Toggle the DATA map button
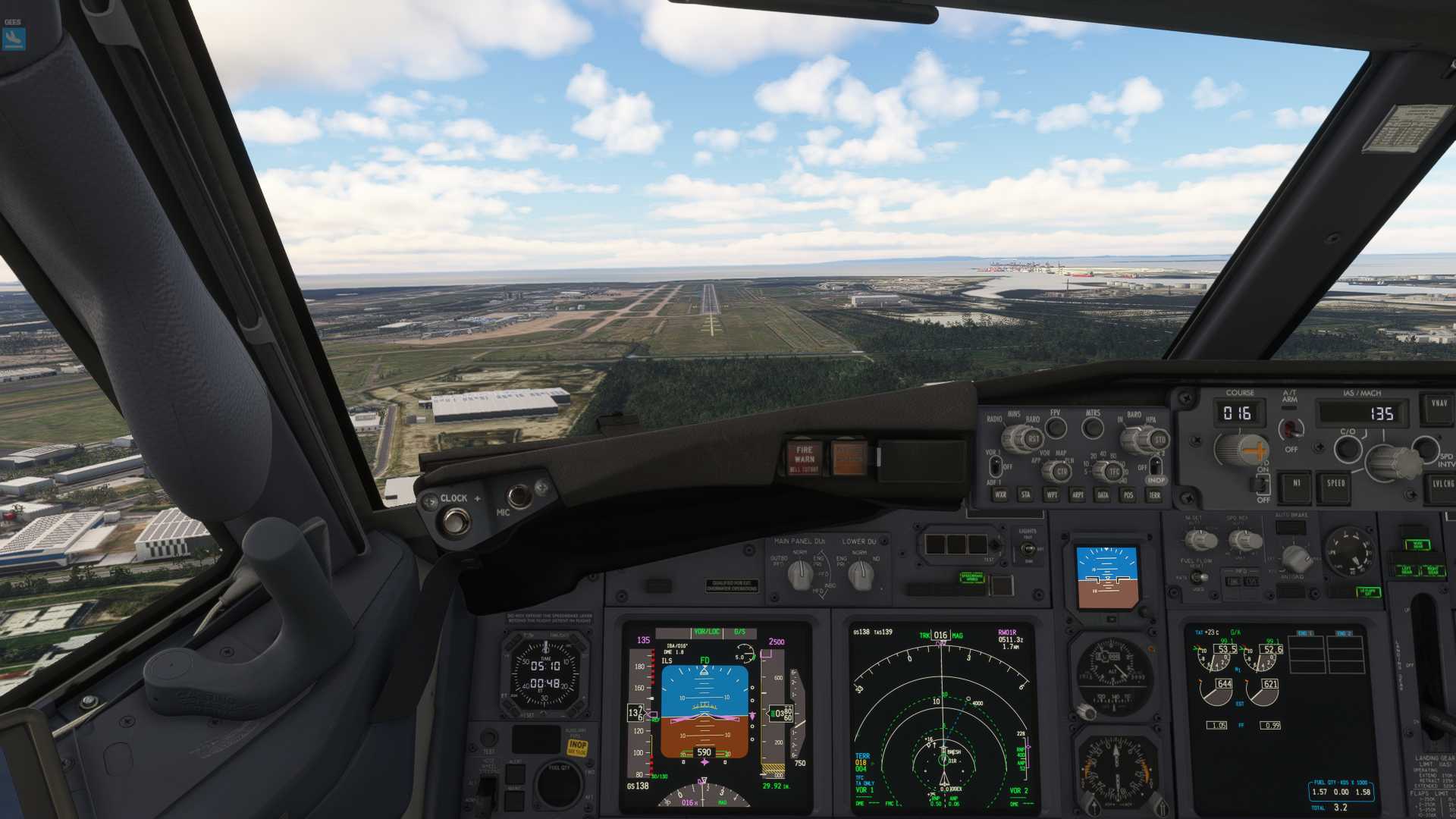Screen dimensions: 1456x819 1103,495
